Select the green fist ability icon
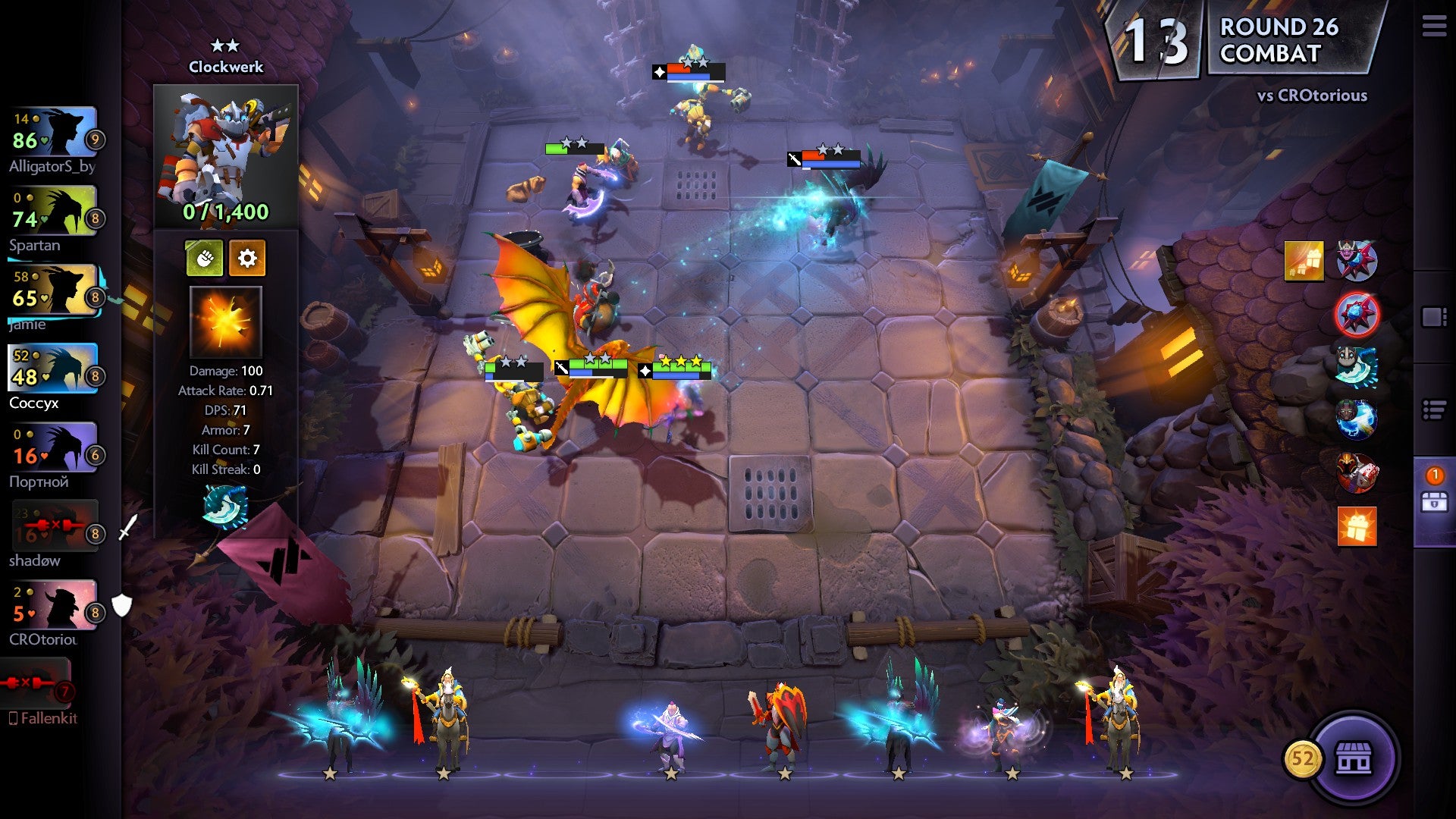Viewport: 1456px width, 819px height. pyautogui.click(x=206, y=258)
